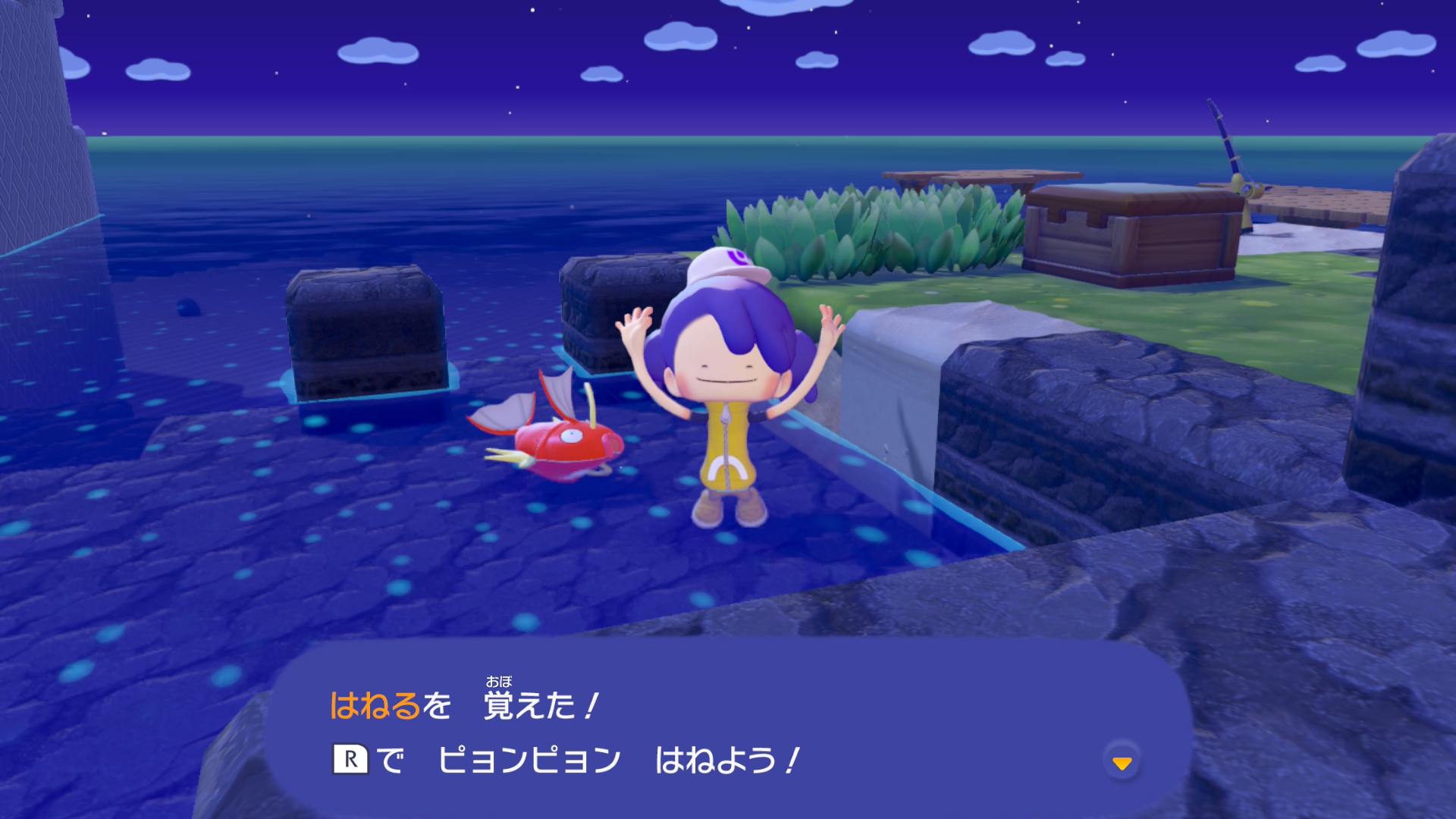The width and height of the screenshot is (1456, 819).
Task: Click the leftmost stone pillar in the water
Action: click(364, 334)
